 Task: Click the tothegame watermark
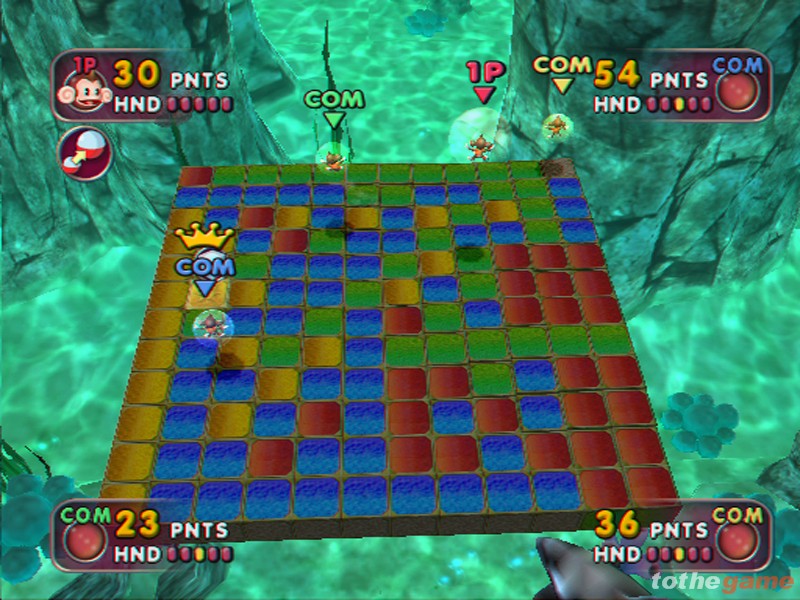[x=720, y=582]
